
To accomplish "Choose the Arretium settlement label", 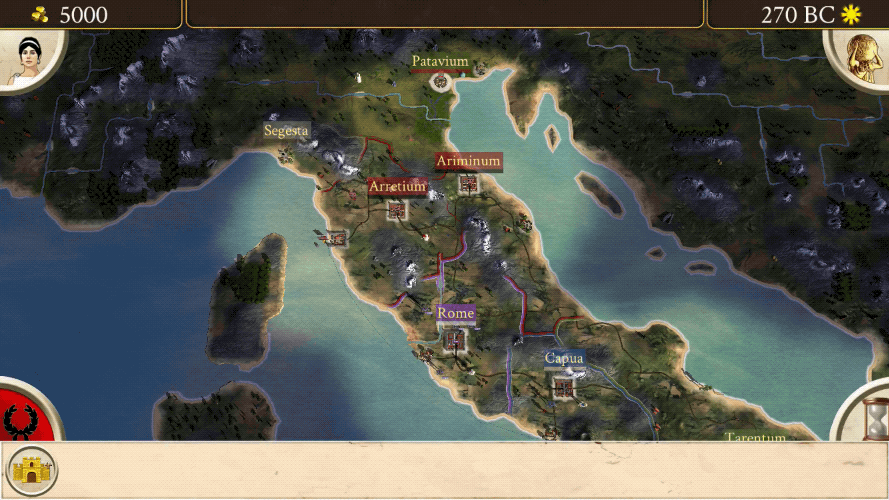I will [x=397, y=187].
